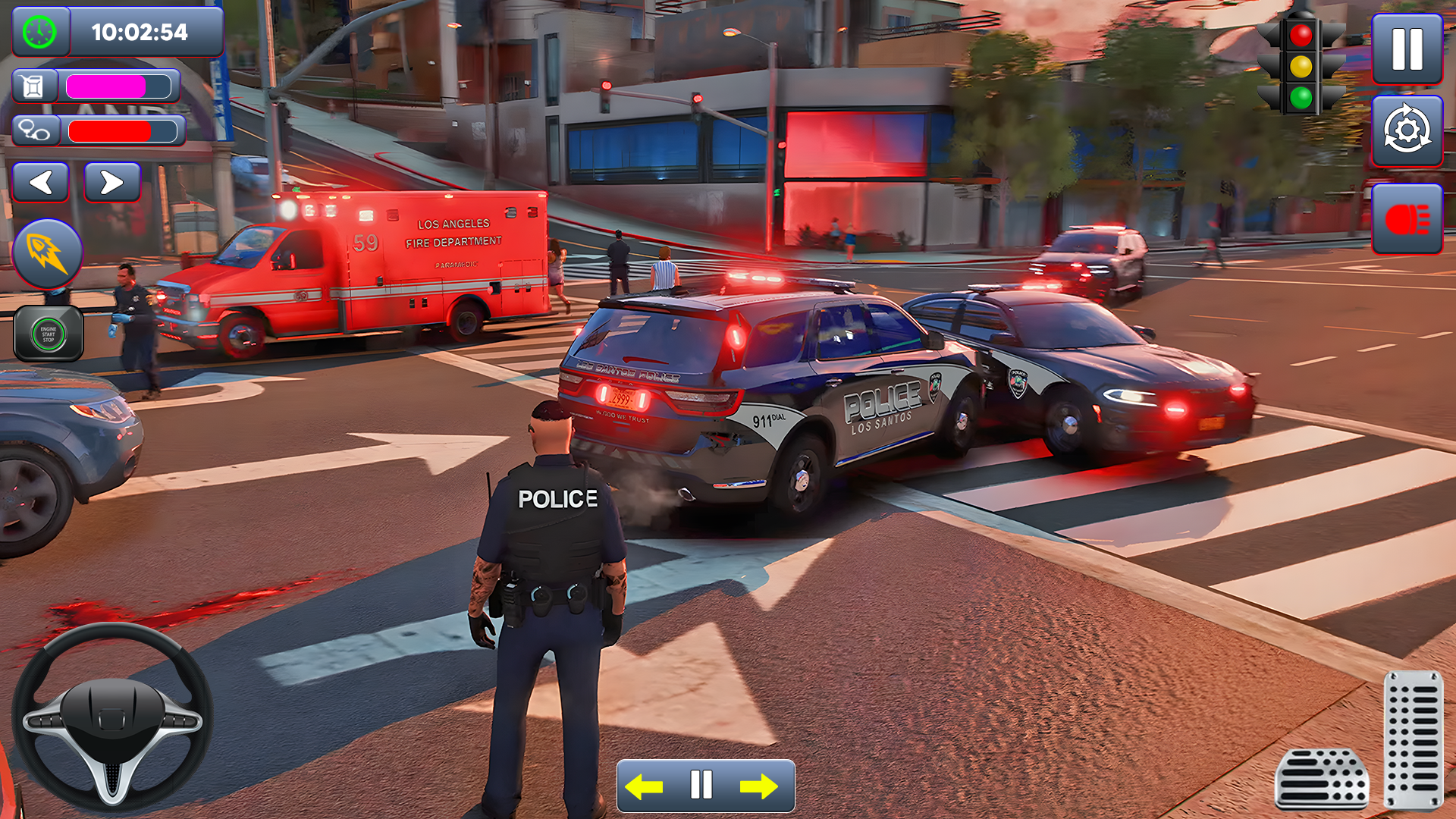1456x819 pixels.
Task: Tap the traffic light icon
Action: pyautogui.click(x=1301, y=64)
